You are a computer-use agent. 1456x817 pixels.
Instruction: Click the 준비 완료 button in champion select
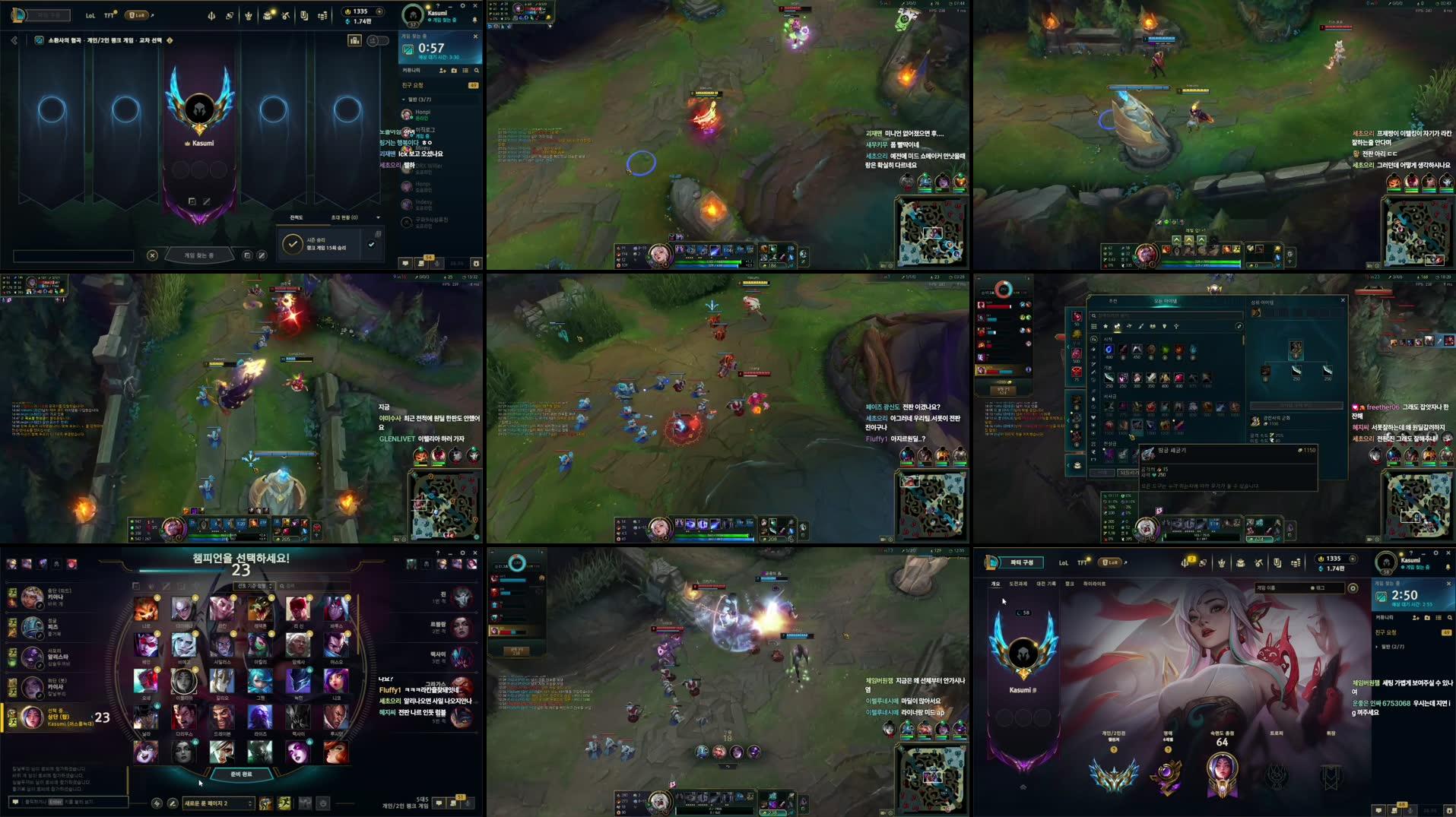click(x=240, y=774)
